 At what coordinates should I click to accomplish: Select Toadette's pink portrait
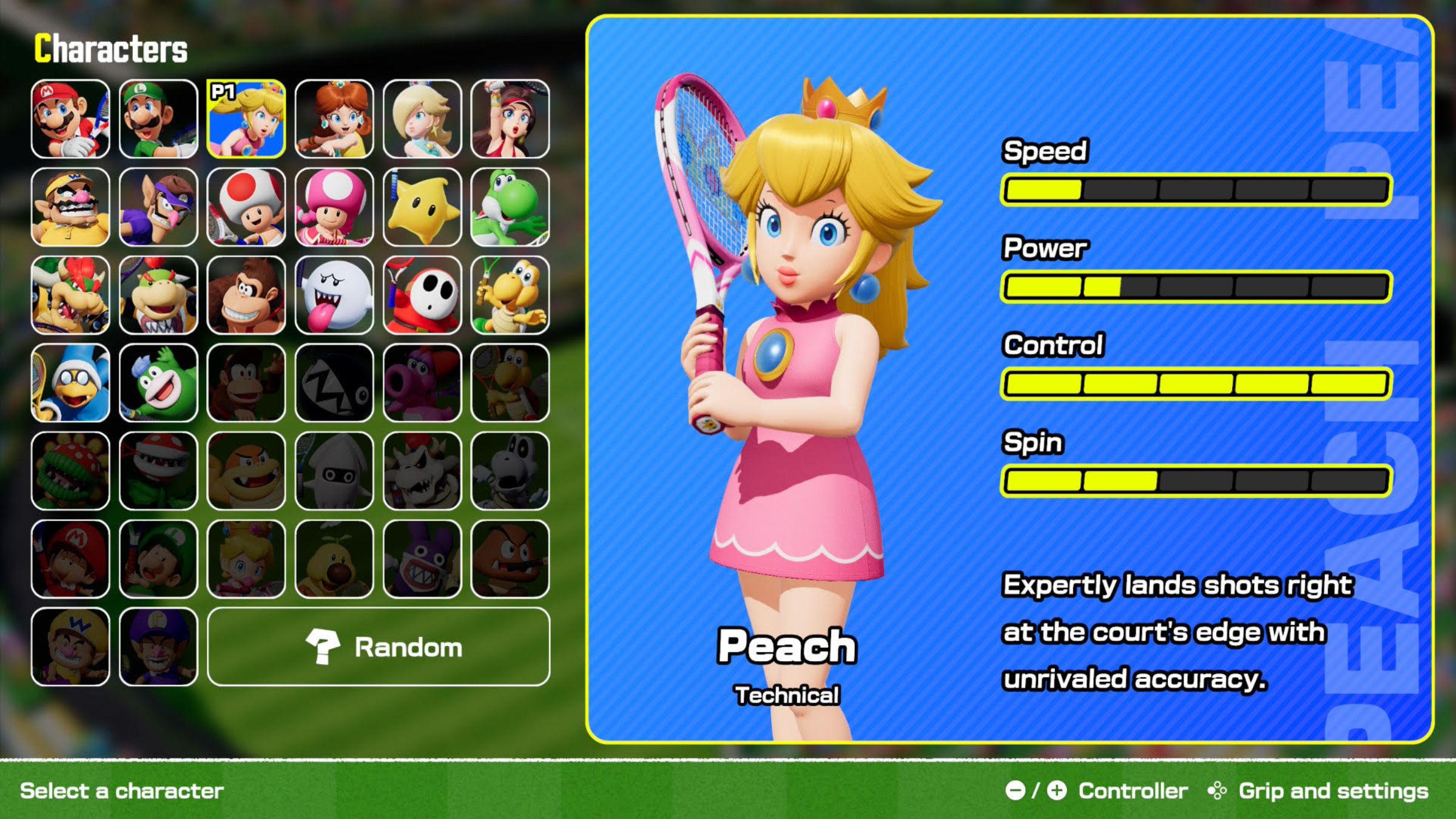pos(334,207)
